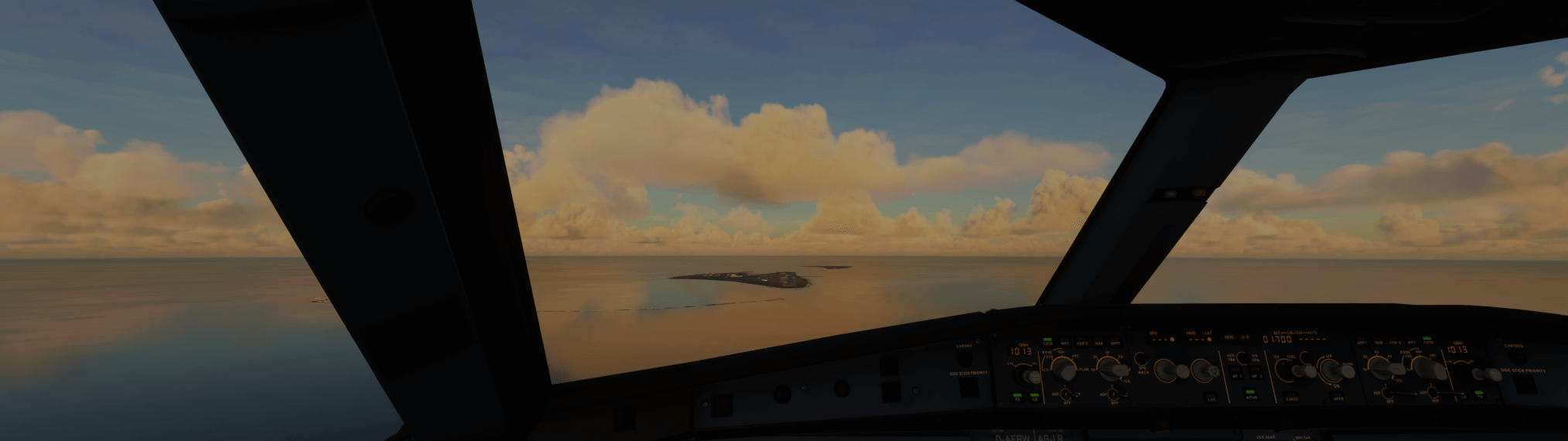The width and height of the screenshot is (1568, 441).
Task: Activate the APPR approach button
Action: coord(1338,399)
